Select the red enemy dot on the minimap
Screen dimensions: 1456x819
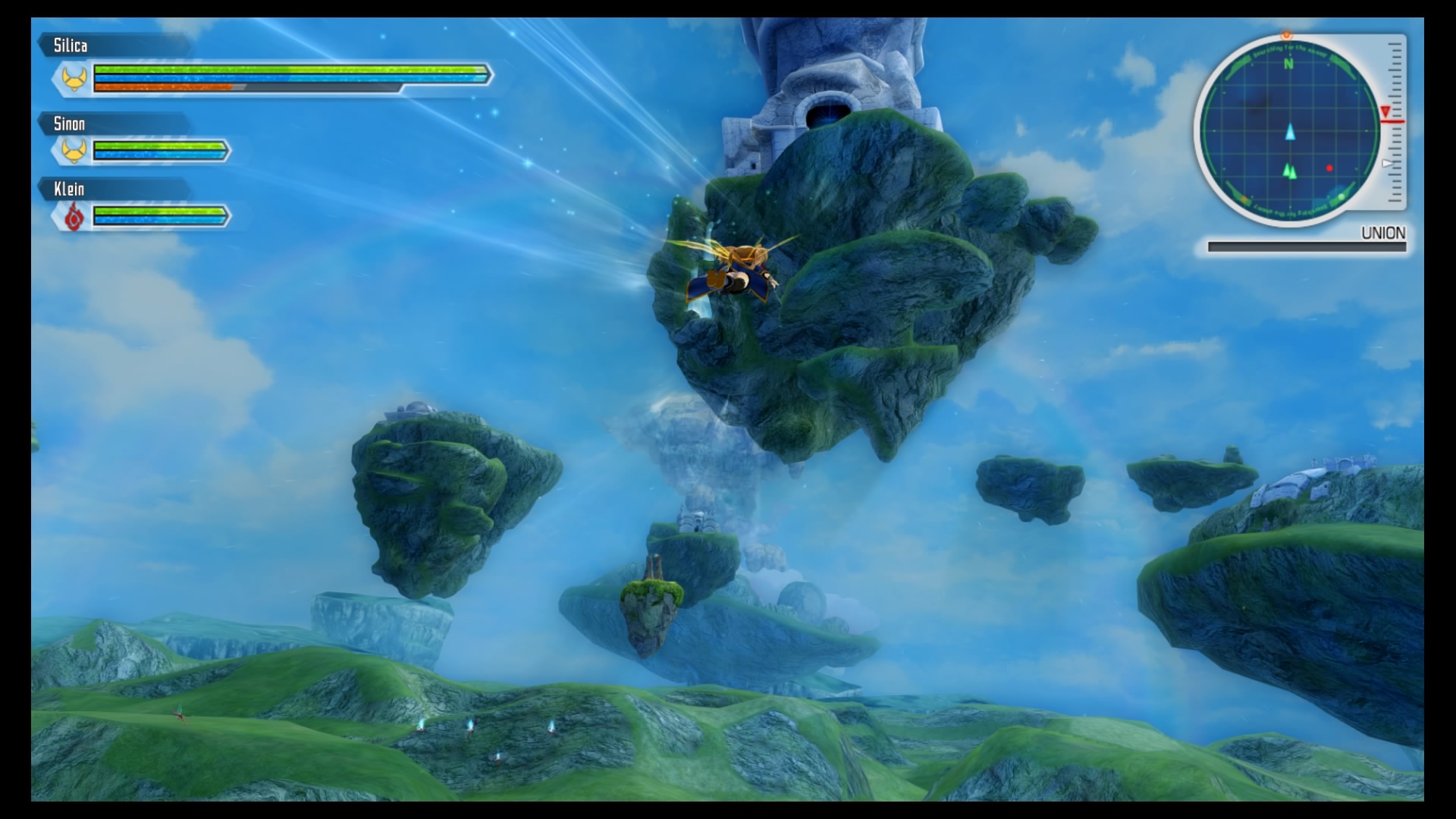[x=1329, y=168]
